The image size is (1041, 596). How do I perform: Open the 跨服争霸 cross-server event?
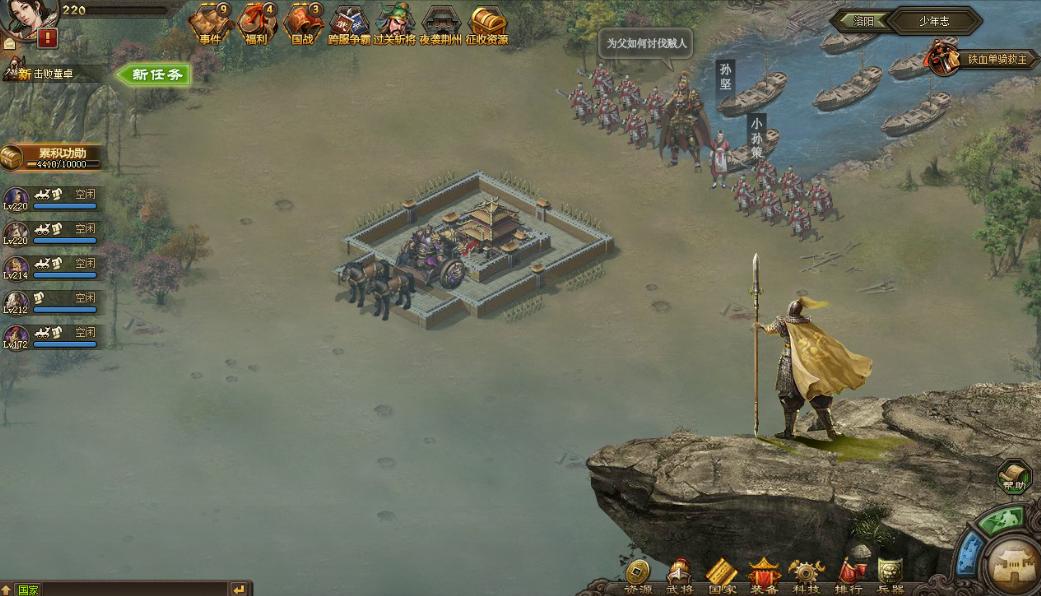(349, 23)
